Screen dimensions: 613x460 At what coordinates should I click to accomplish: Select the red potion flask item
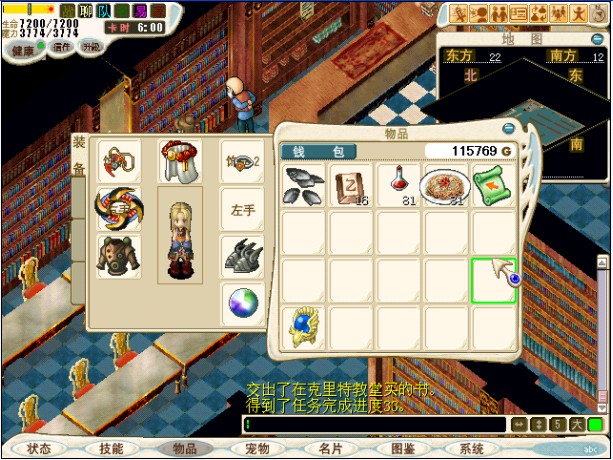[397, 186]
